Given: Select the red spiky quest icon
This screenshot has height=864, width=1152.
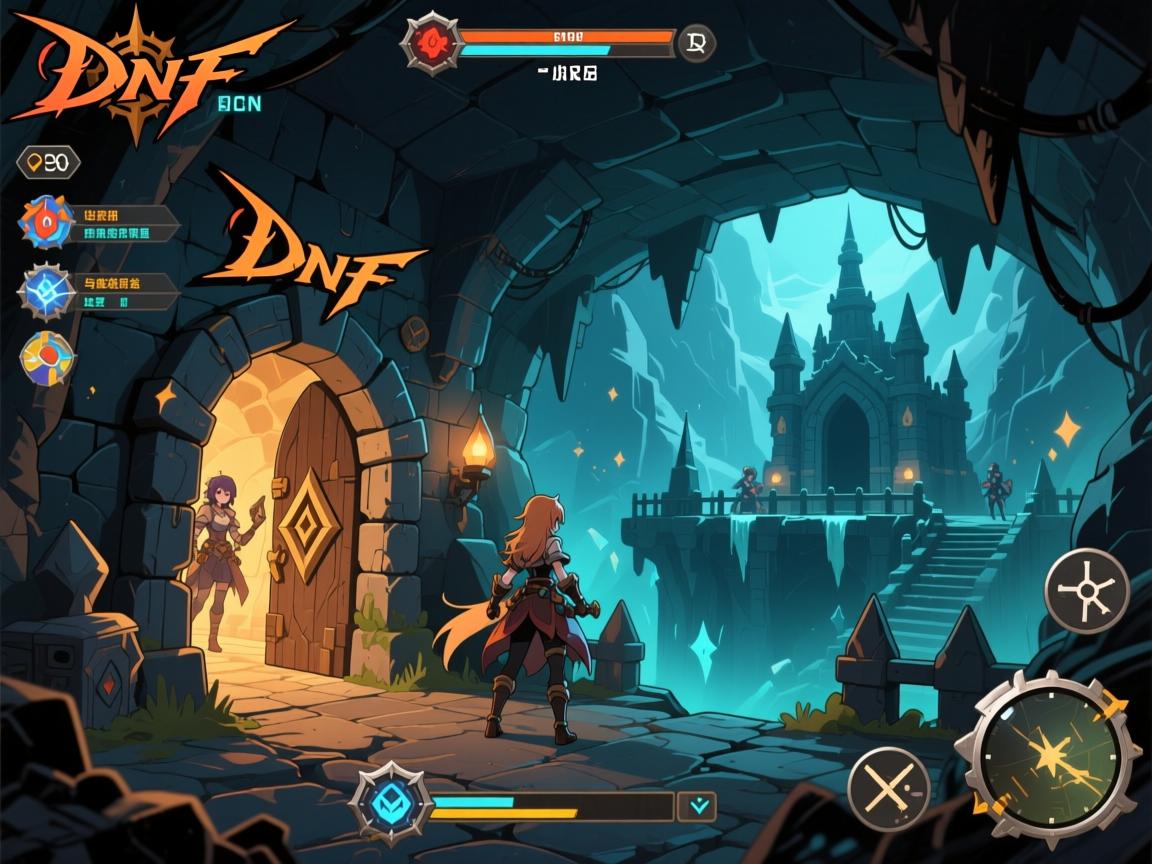Looking at the screenshot, I should click(47, 222).
